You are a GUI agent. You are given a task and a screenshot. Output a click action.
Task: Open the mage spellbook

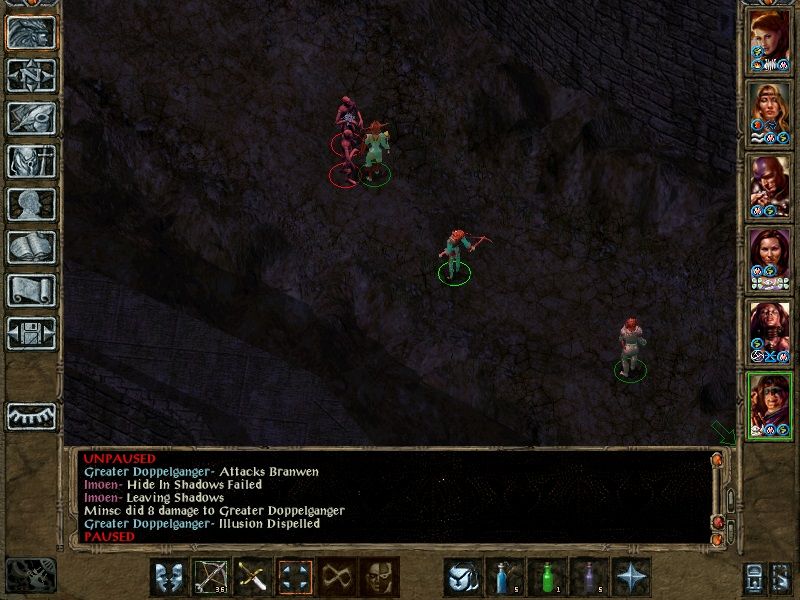pos(31,247)
